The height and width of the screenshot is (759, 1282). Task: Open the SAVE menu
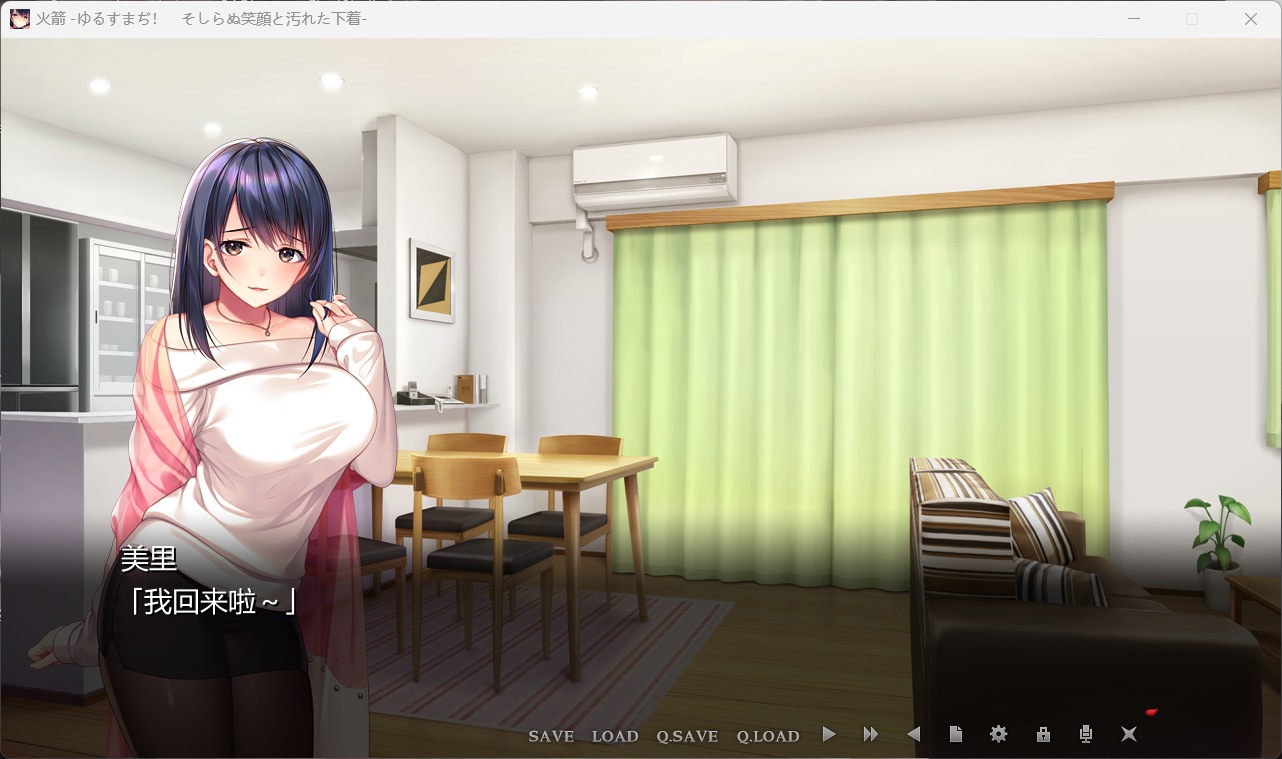tap(551, 736)
